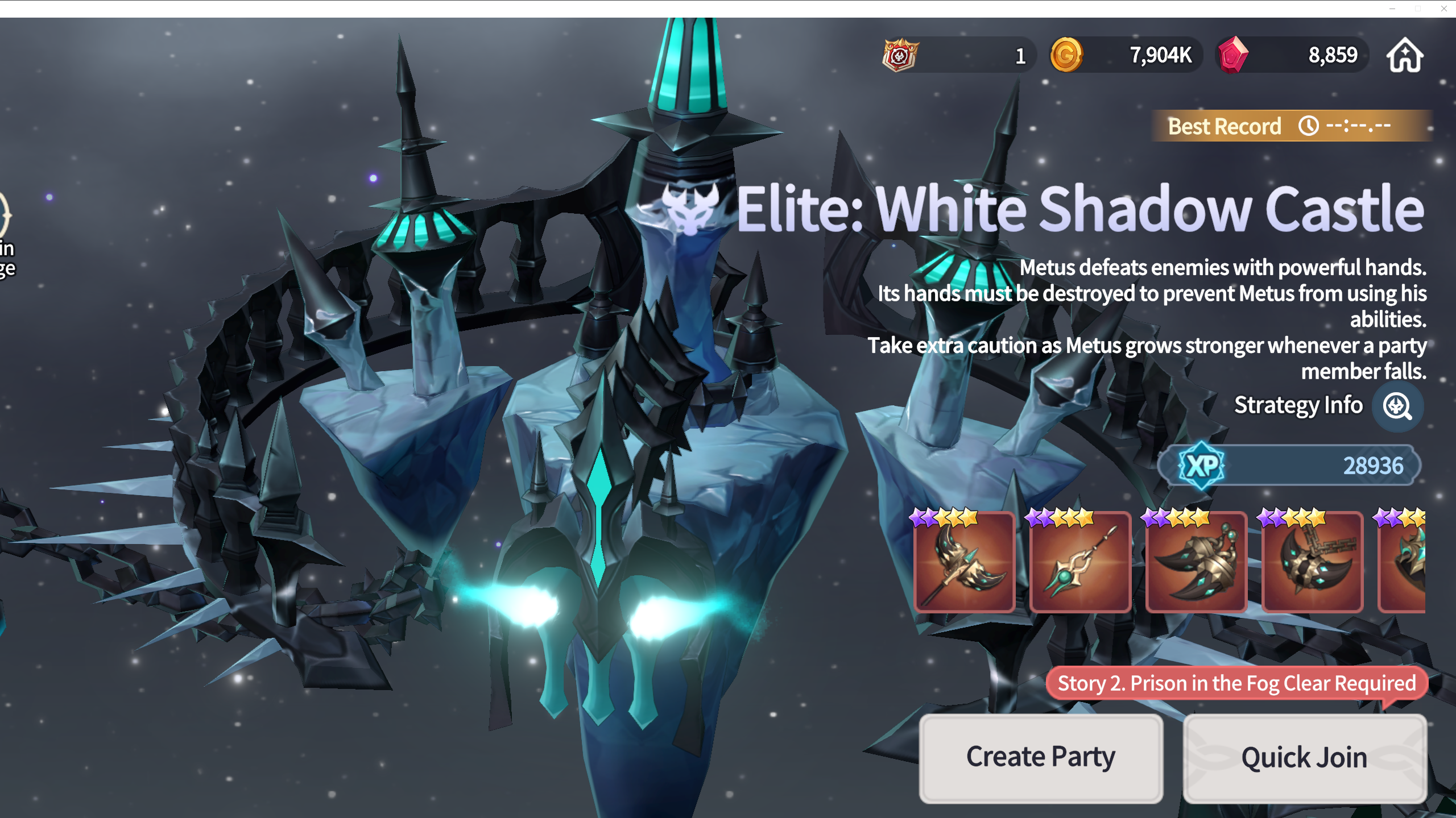Inspect the twin-horned gauntlet reward
Screen dimensions: 1456x818
pos(1196,562)
